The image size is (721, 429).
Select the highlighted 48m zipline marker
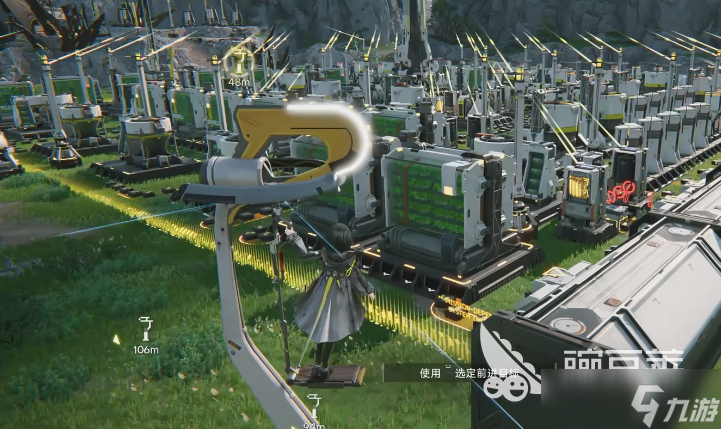pos(239,62)
